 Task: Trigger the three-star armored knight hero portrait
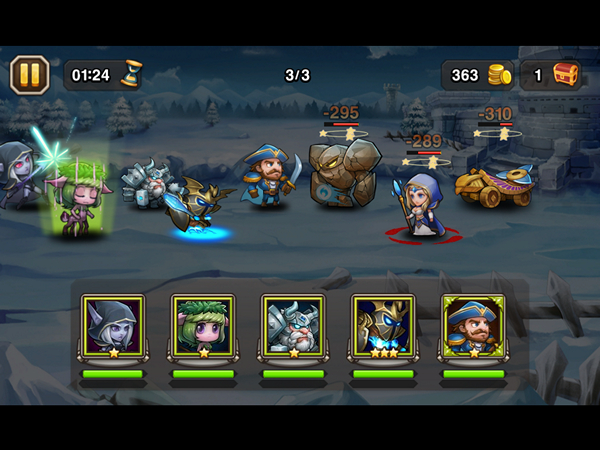coord(383,325)
